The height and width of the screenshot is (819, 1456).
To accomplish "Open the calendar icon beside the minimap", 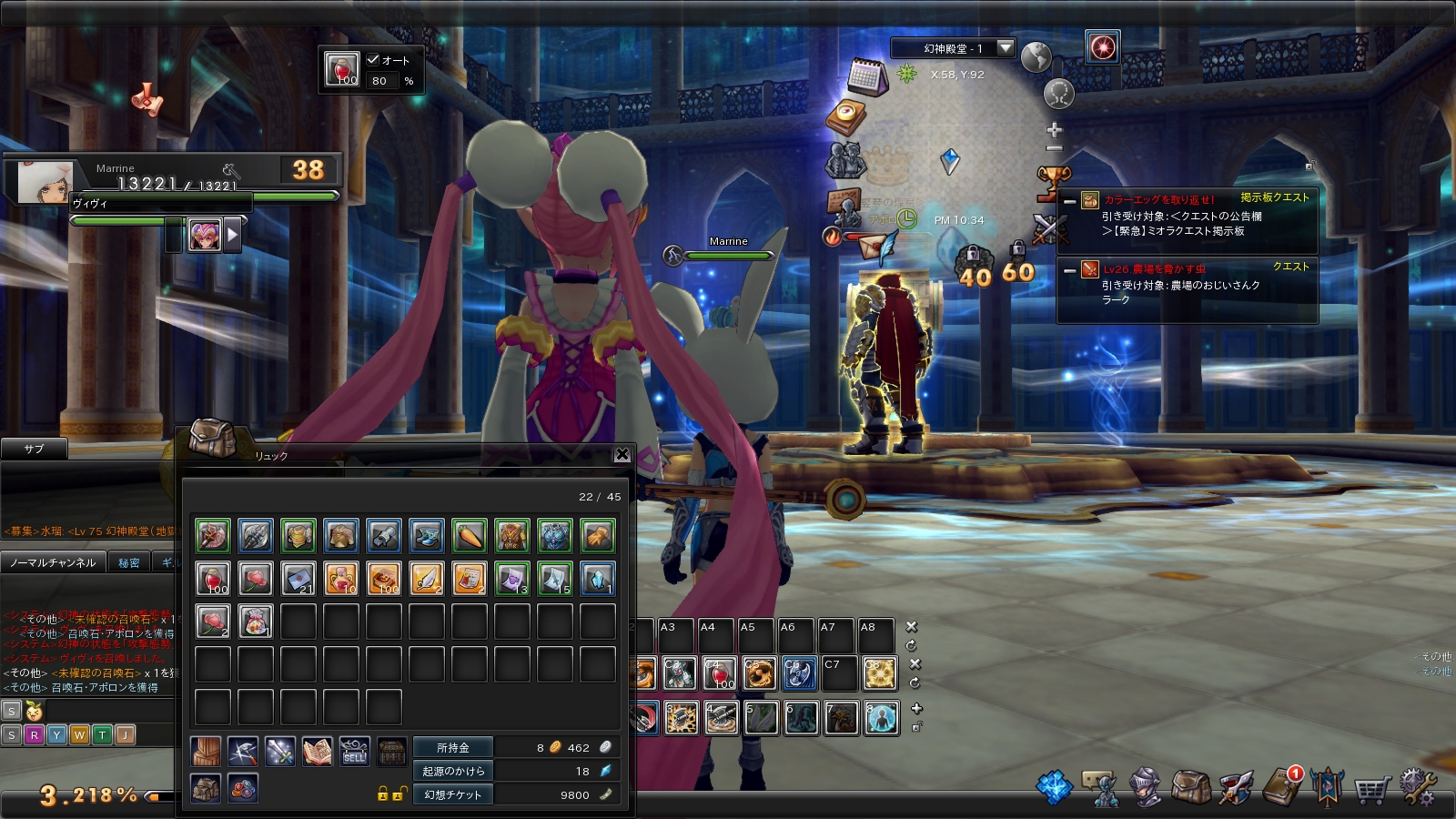I will click(866, 77).
